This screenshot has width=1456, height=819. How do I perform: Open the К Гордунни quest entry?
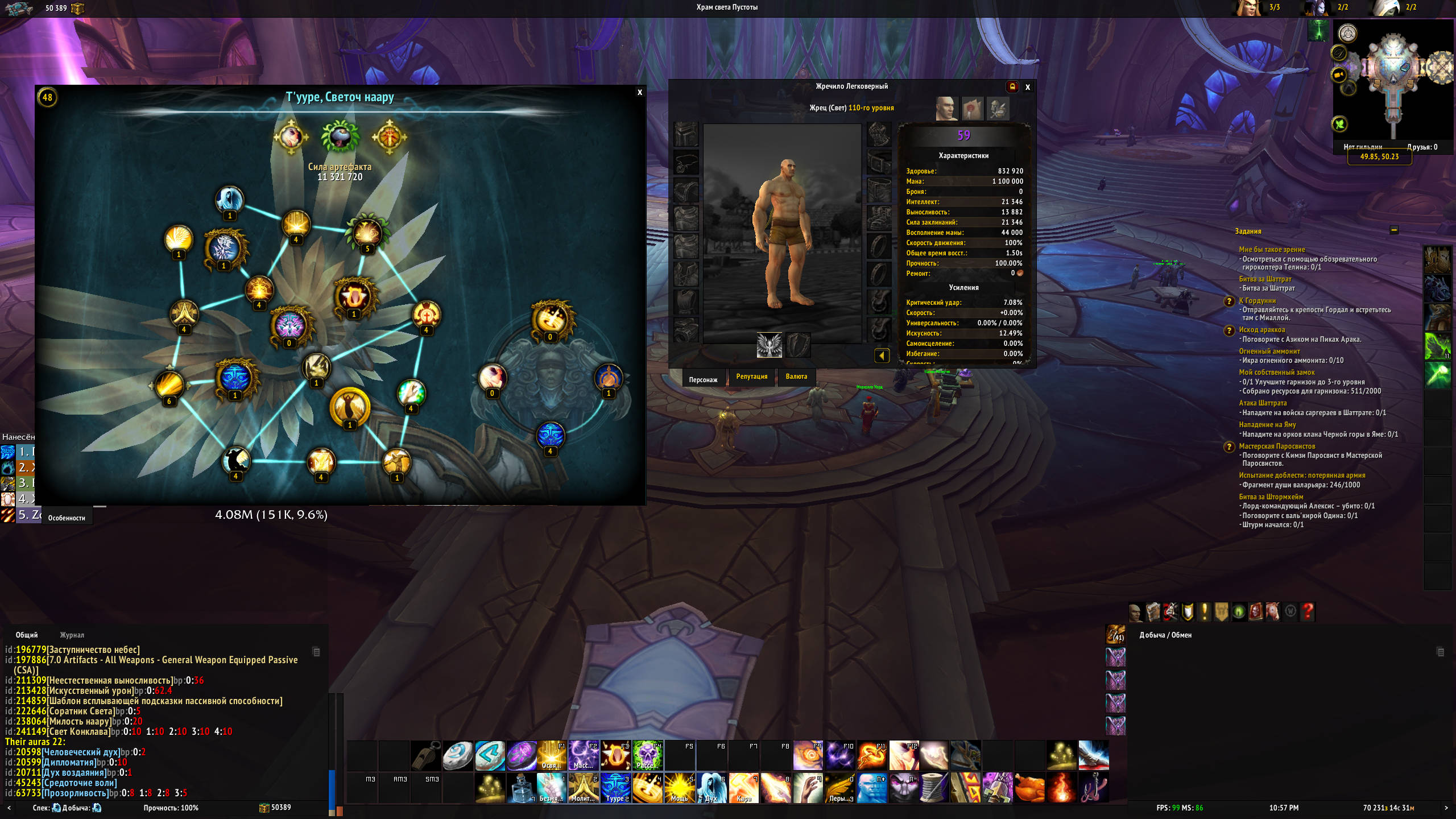[1257, 301]
